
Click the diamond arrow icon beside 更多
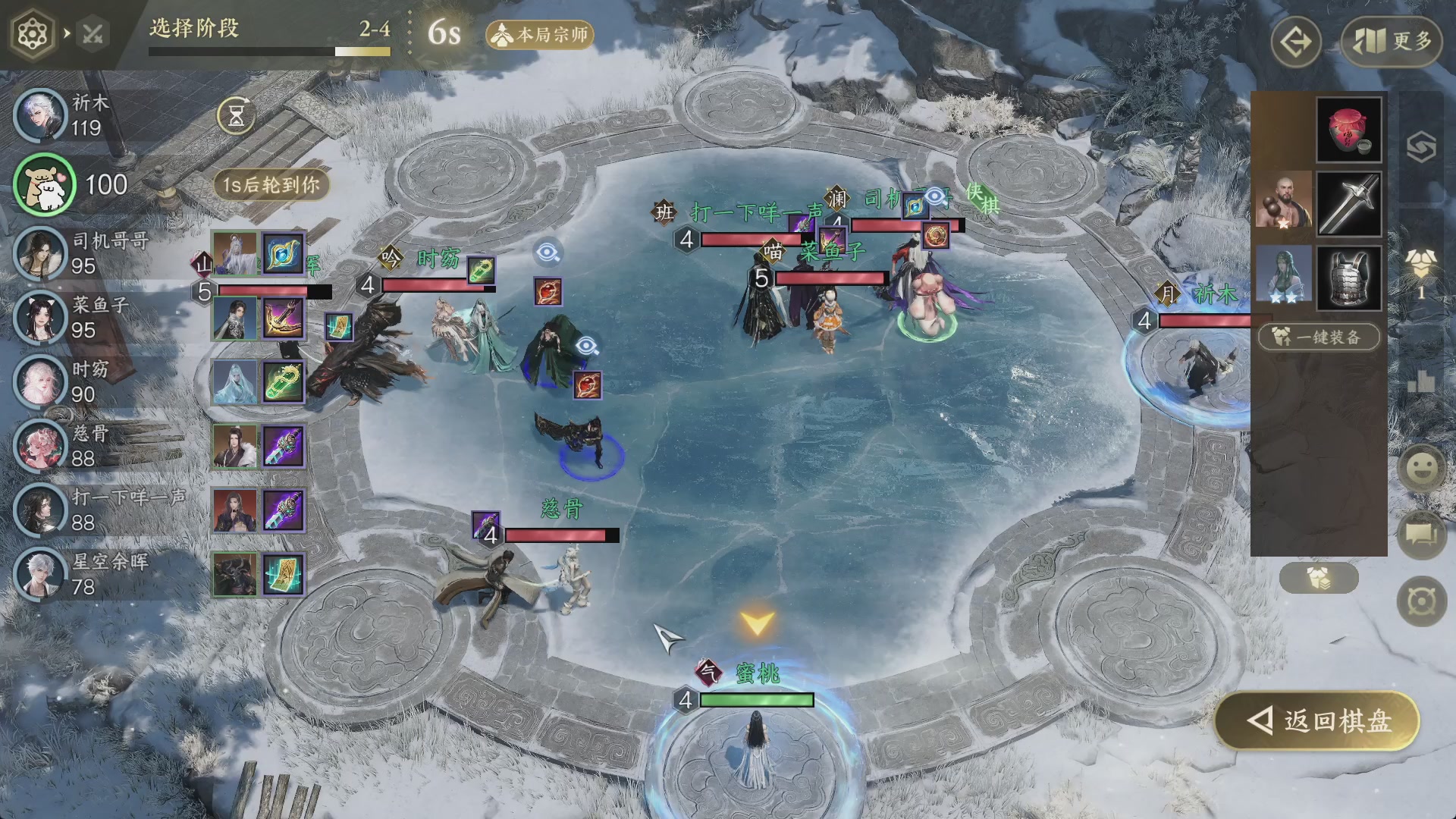tap(1295, 42)
